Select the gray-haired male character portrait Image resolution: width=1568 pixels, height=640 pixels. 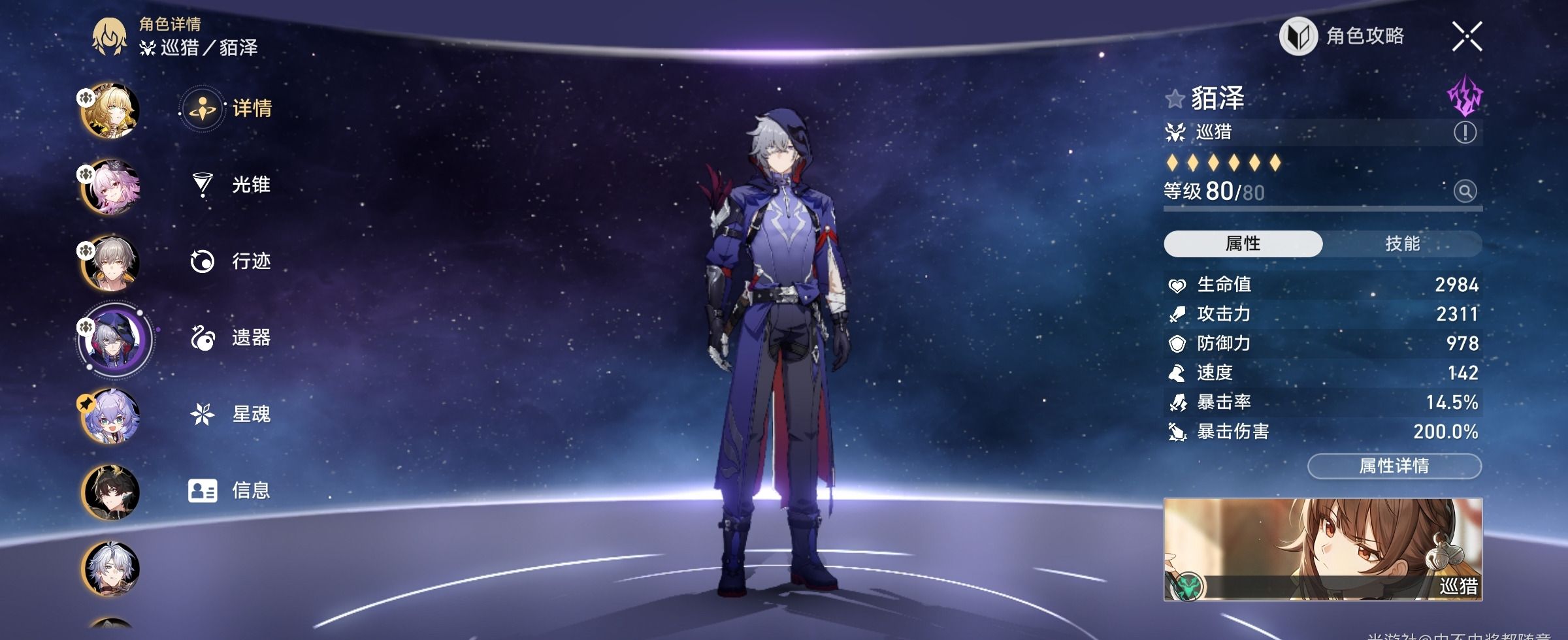(x=110, y=263)
